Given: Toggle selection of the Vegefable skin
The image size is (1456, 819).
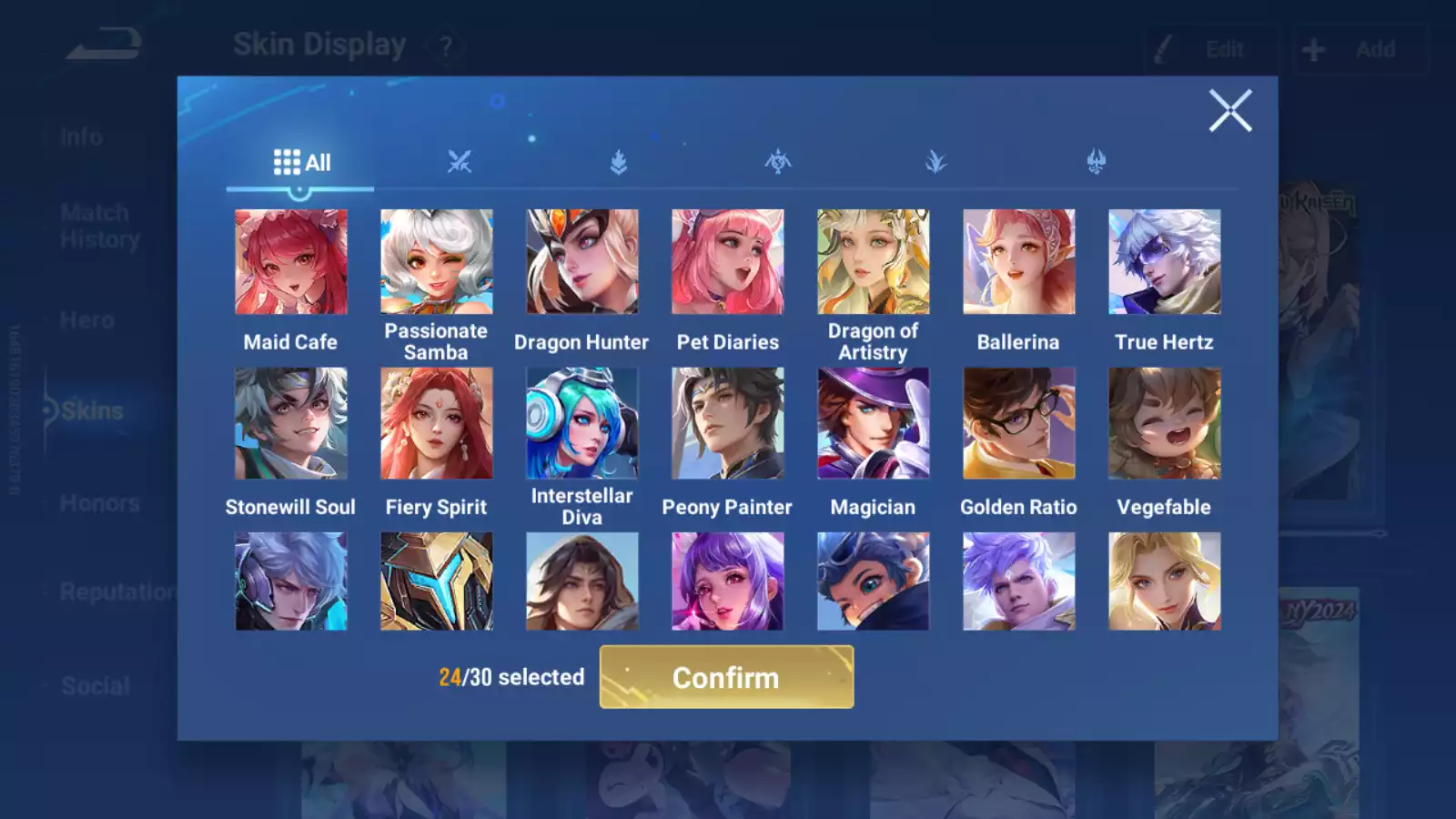Looking at the screenshot, I should click(x=1165, y=423).
